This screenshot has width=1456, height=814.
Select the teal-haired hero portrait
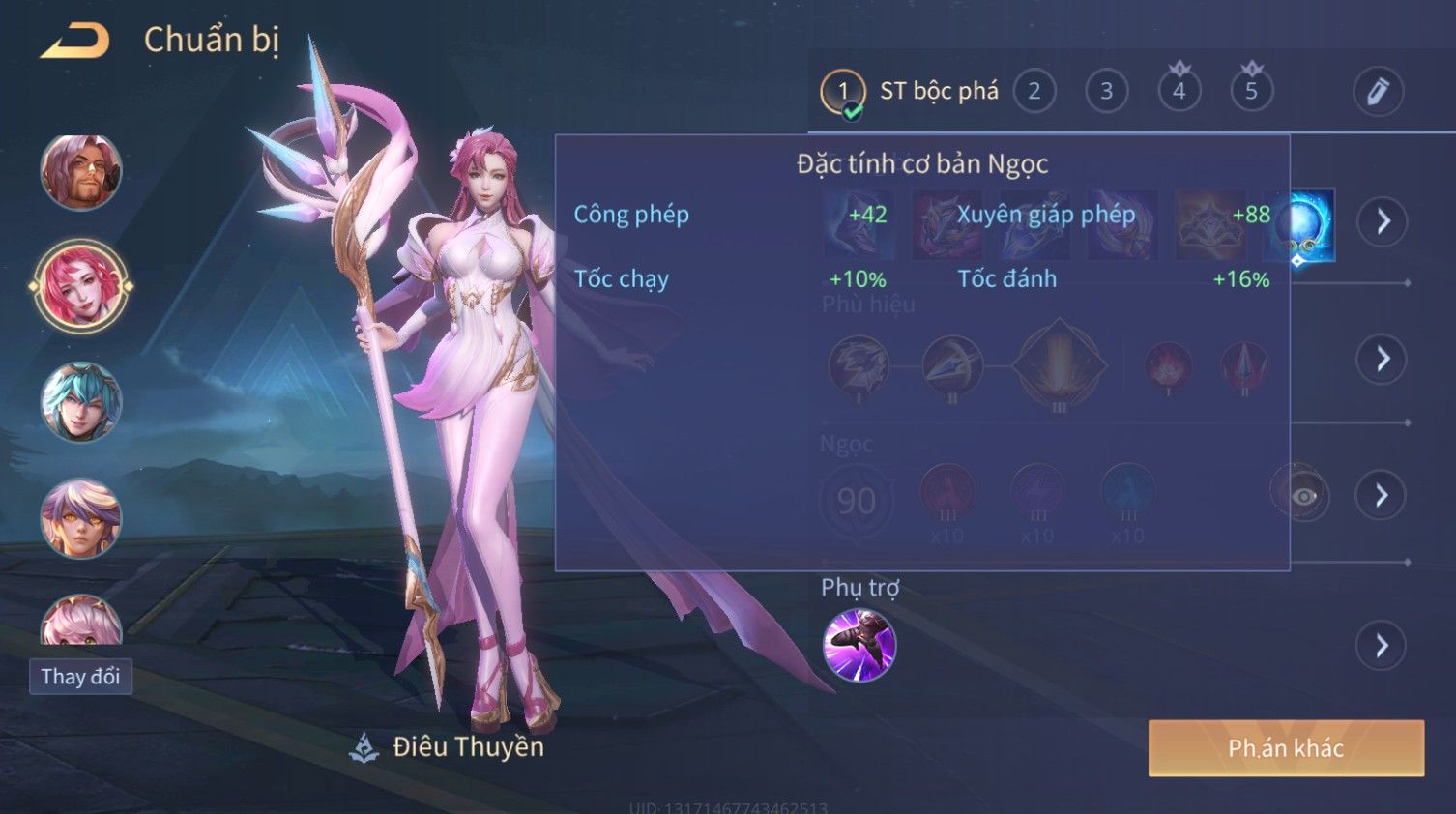click(x=81, y=402)
